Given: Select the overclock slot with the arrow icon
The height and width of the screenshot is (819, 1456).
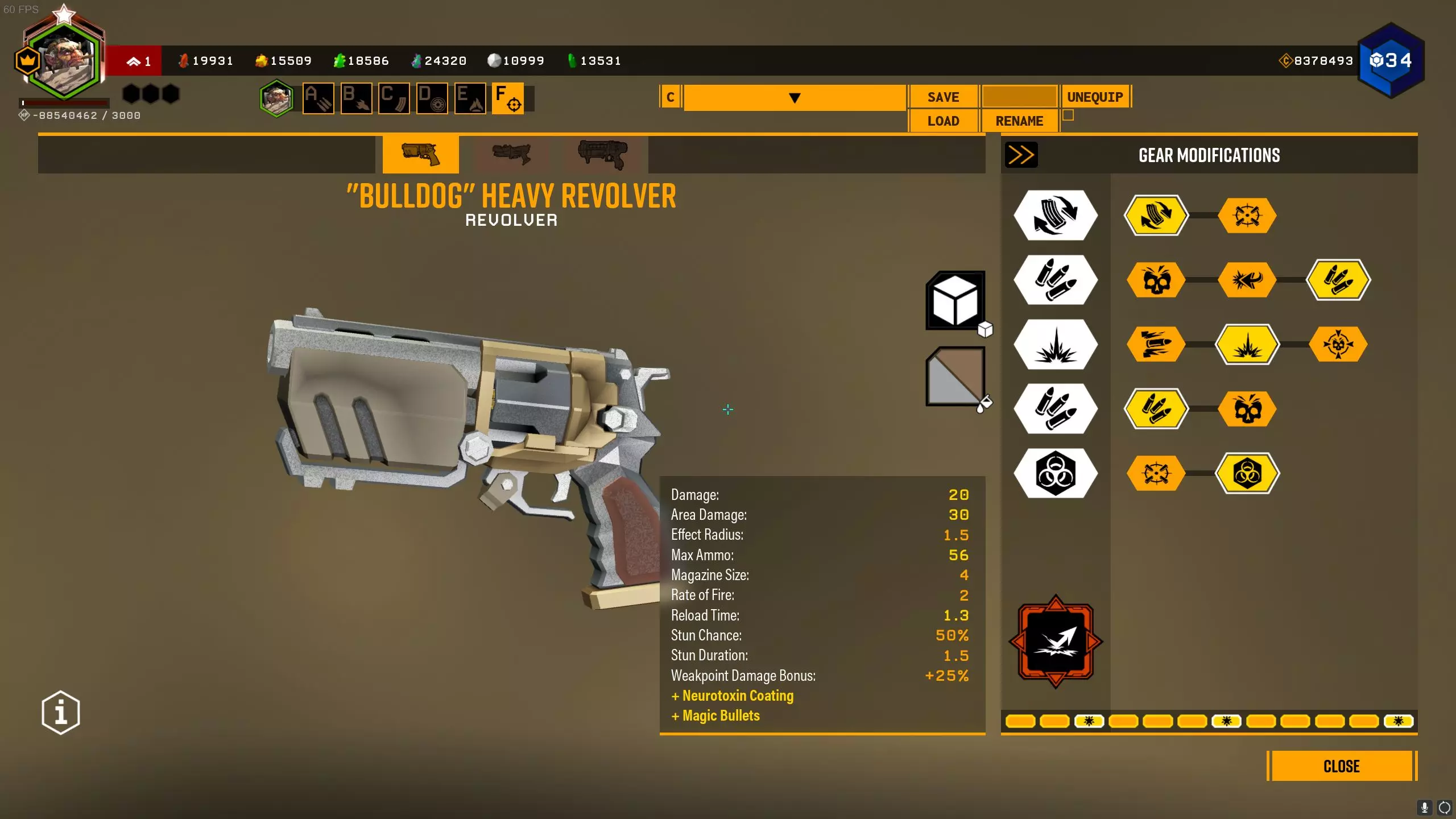Looking at the screenshot, I should pyautogui.click(x=1056, y=642).
